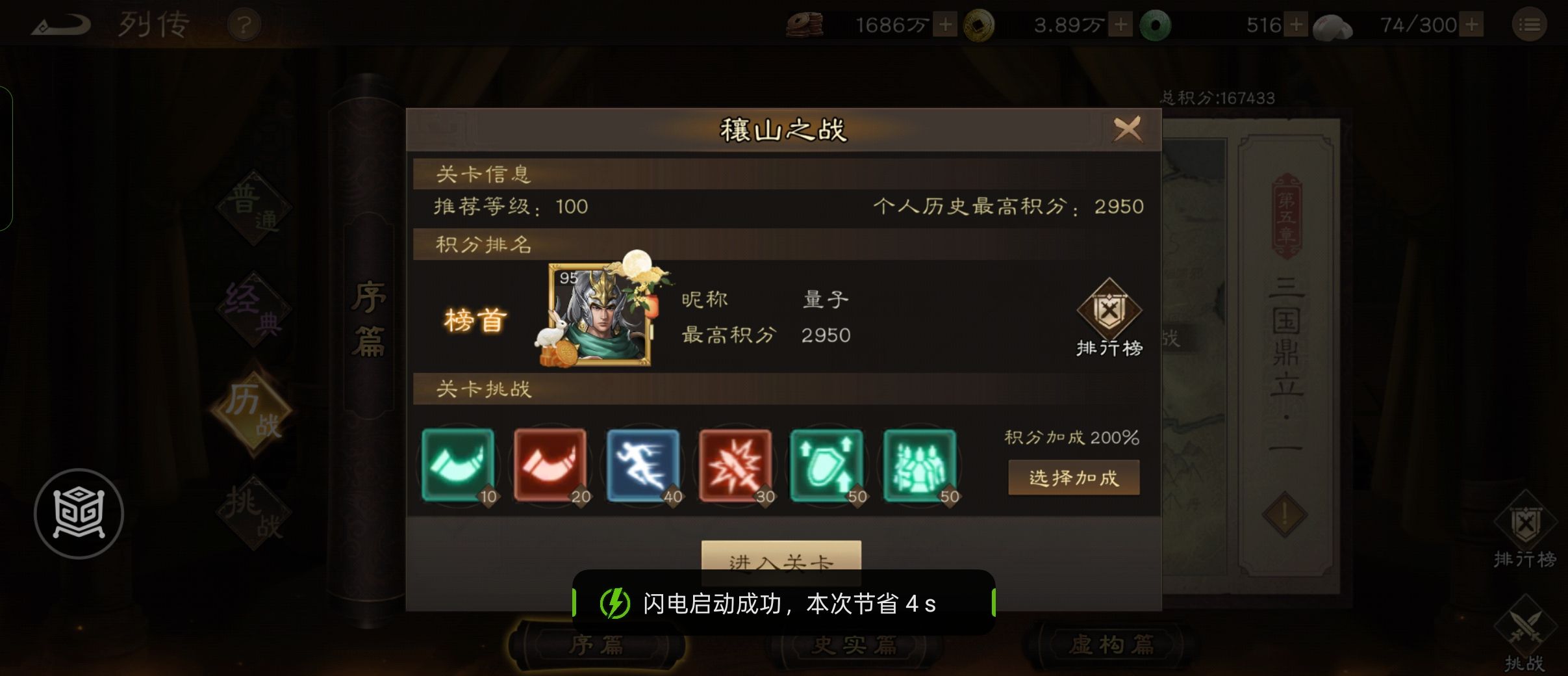Viewport: 1568px width, 676px height.
Task: Expand the top-right menu list icon
Action: pos(1531,24)
